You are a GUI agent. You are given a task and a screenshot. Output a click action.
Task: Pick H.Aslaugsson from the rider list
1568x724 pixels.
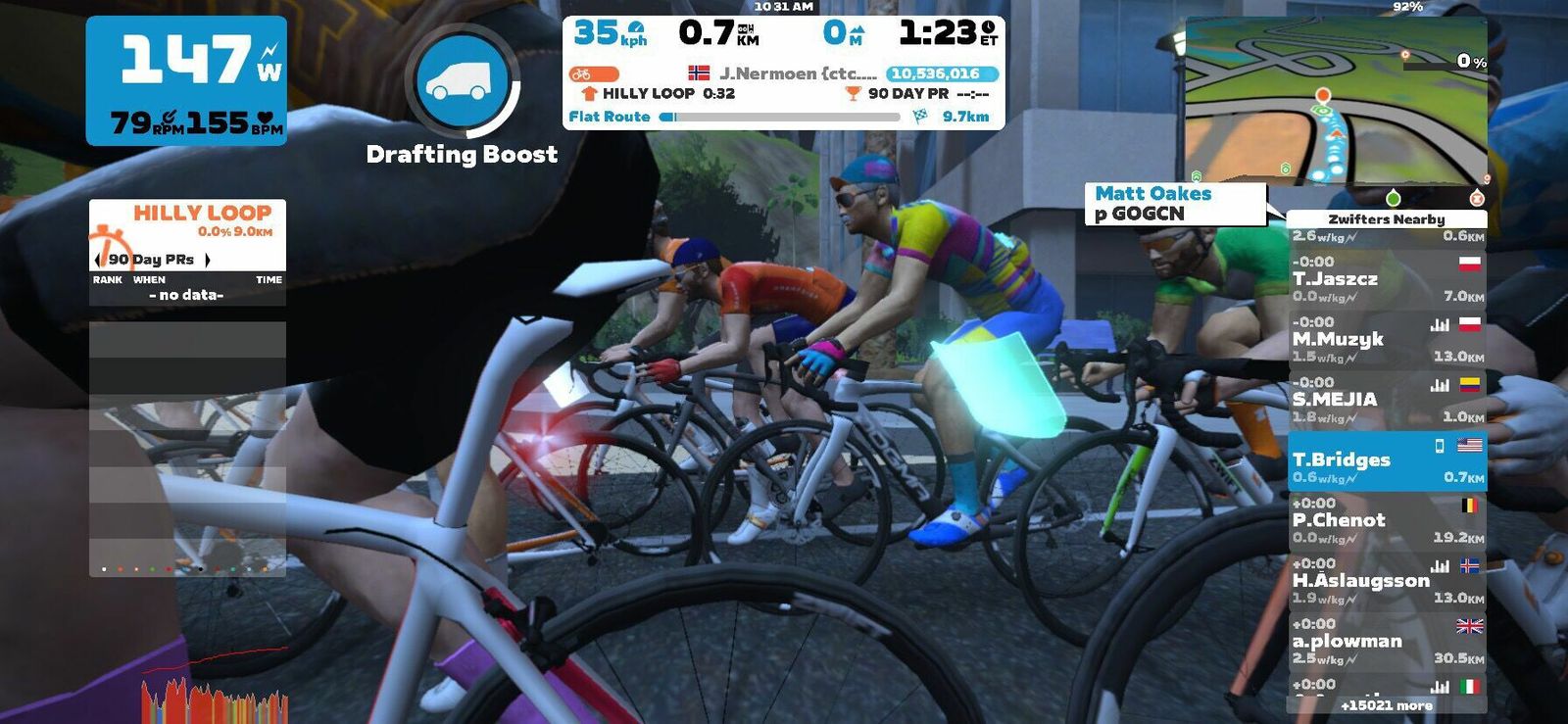click(x=1386, y=581)
